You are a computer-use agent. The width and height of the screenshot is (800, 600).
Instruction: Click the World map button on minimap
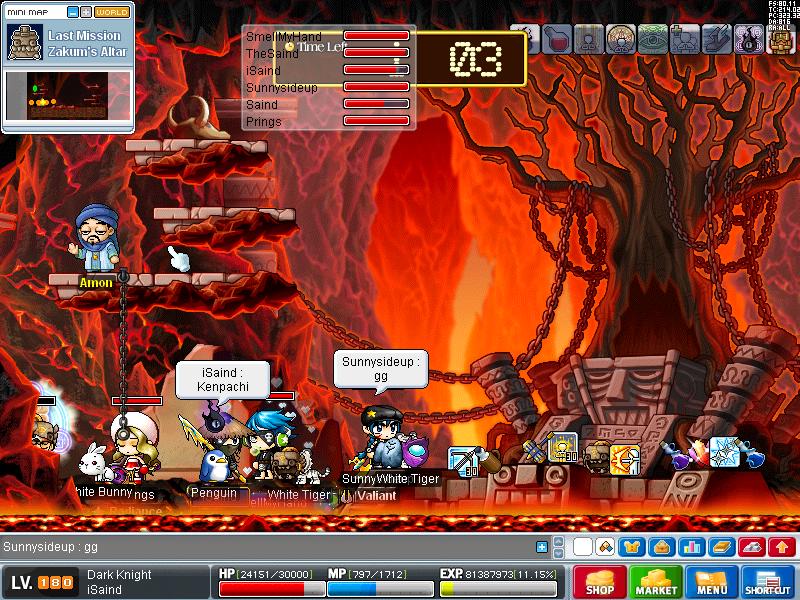point(112,13)
